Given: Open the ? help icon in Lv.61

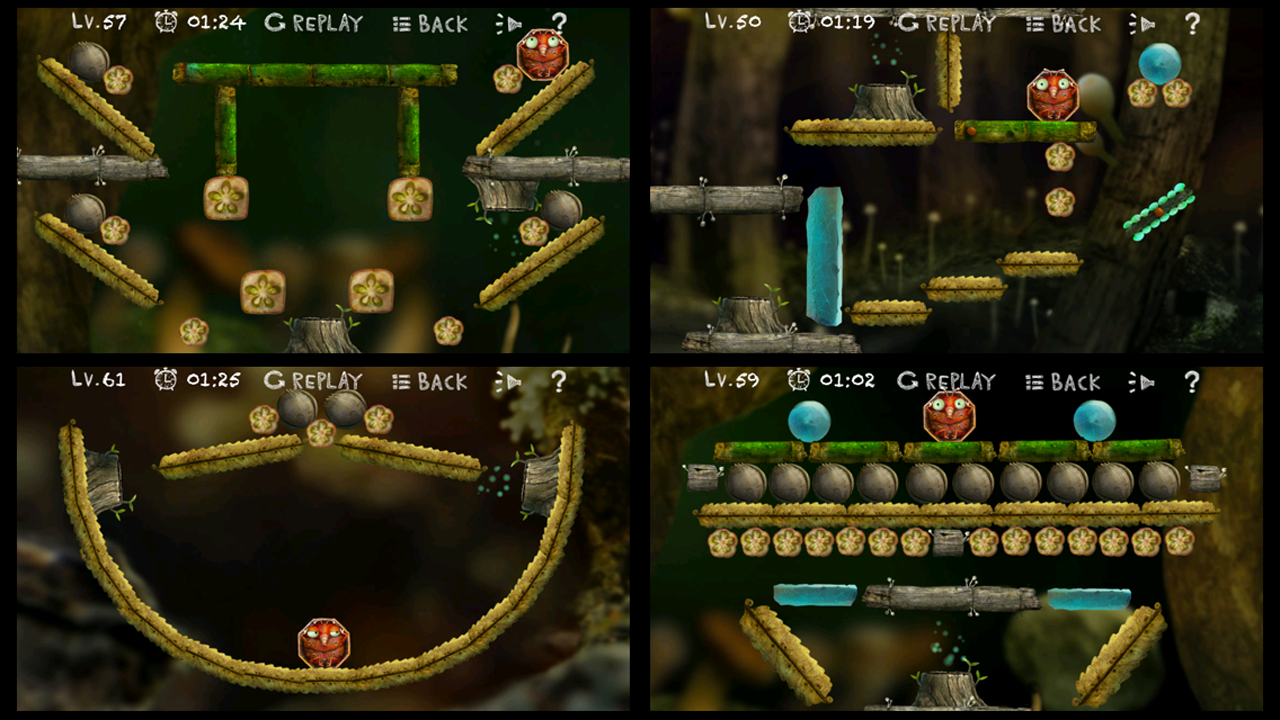Looking at the screenshot, I should [x=558, y=381].
